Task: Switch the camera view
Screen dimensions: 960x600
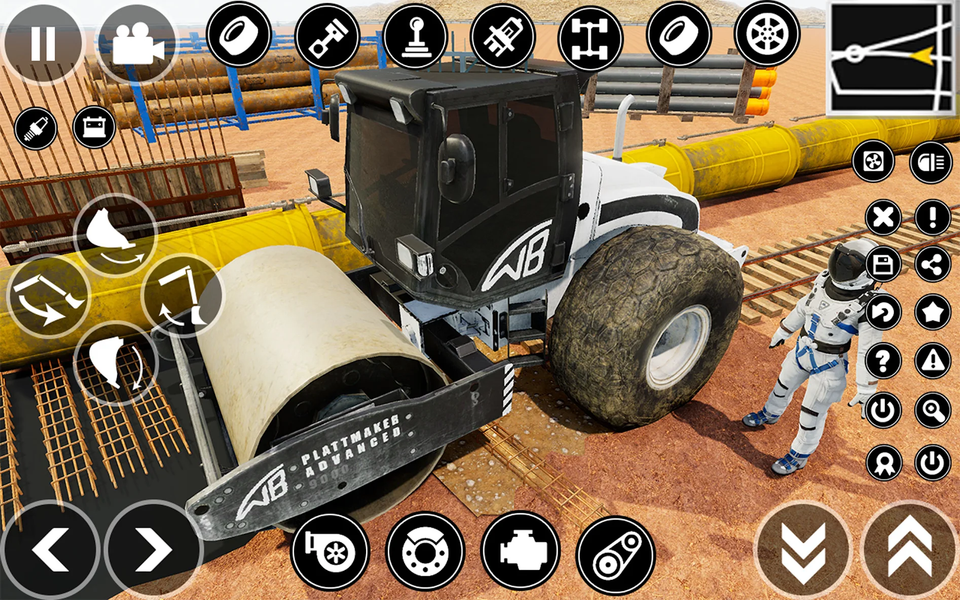Action: tap(136, 43)
